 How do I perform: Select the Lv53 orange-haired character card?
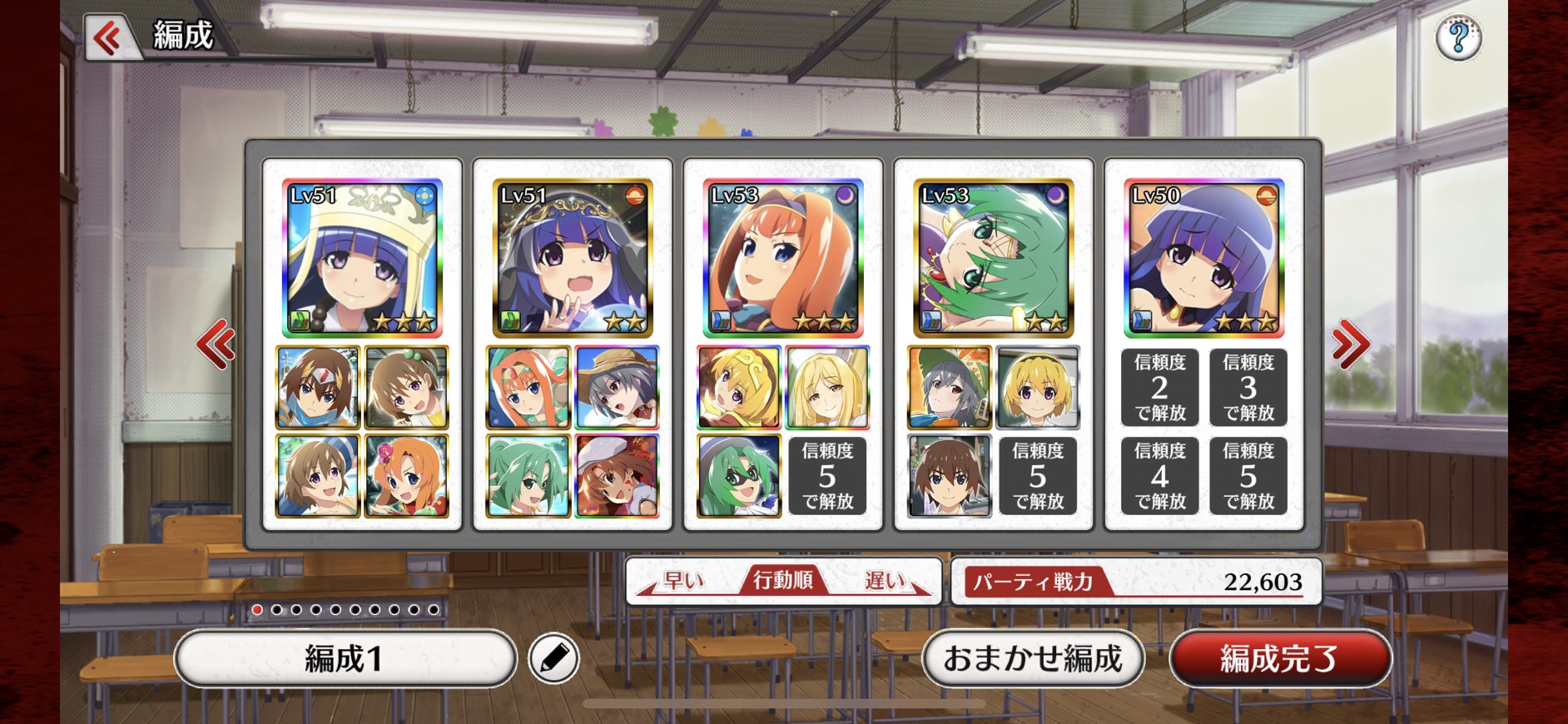(x=783, y=258)
